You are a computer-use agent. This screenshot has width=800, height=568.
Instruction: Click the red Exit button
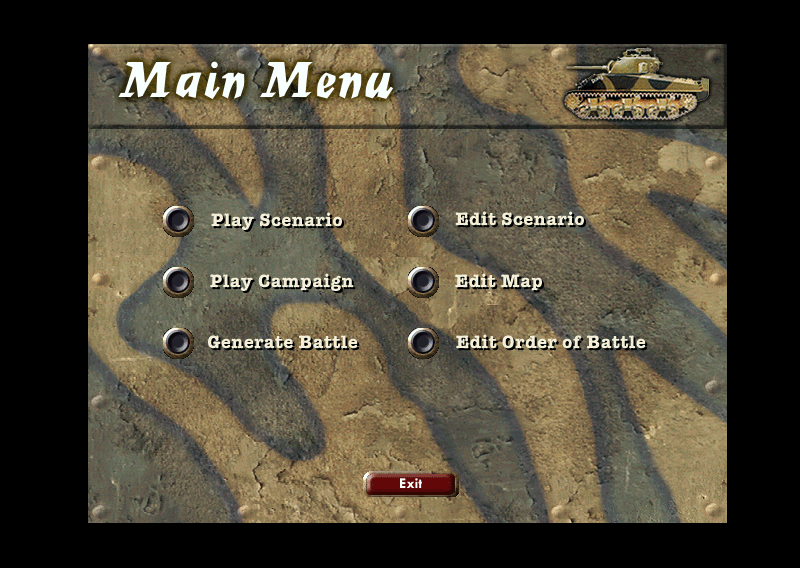point(410,484)
